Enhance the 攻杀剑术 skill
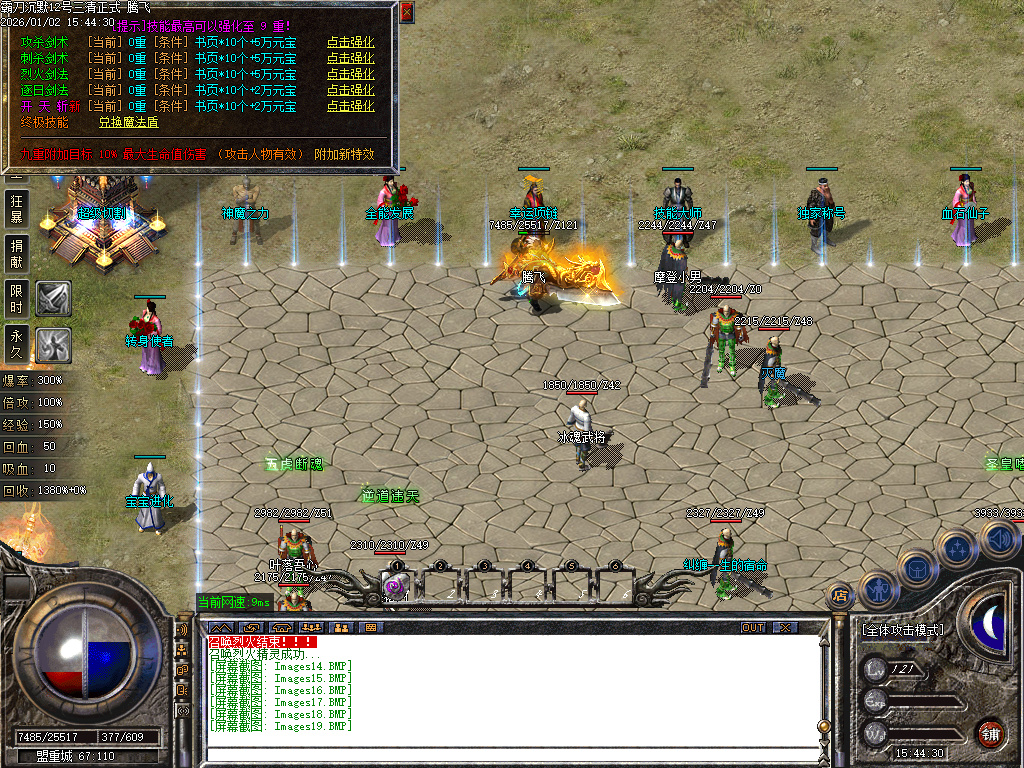 click(x=350, y=43)
